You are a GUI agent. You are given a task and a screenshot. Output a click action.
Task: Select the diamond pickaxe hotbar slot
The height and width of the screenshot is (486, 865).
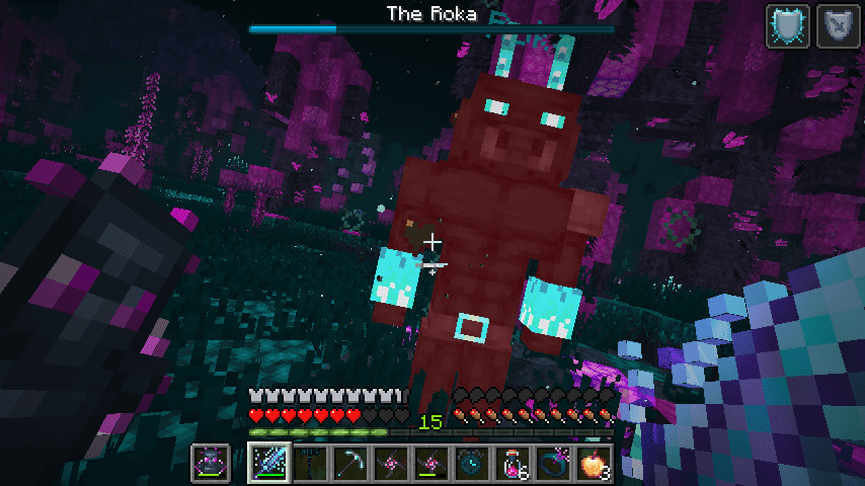pyautogui.click(x=349, y=463)
